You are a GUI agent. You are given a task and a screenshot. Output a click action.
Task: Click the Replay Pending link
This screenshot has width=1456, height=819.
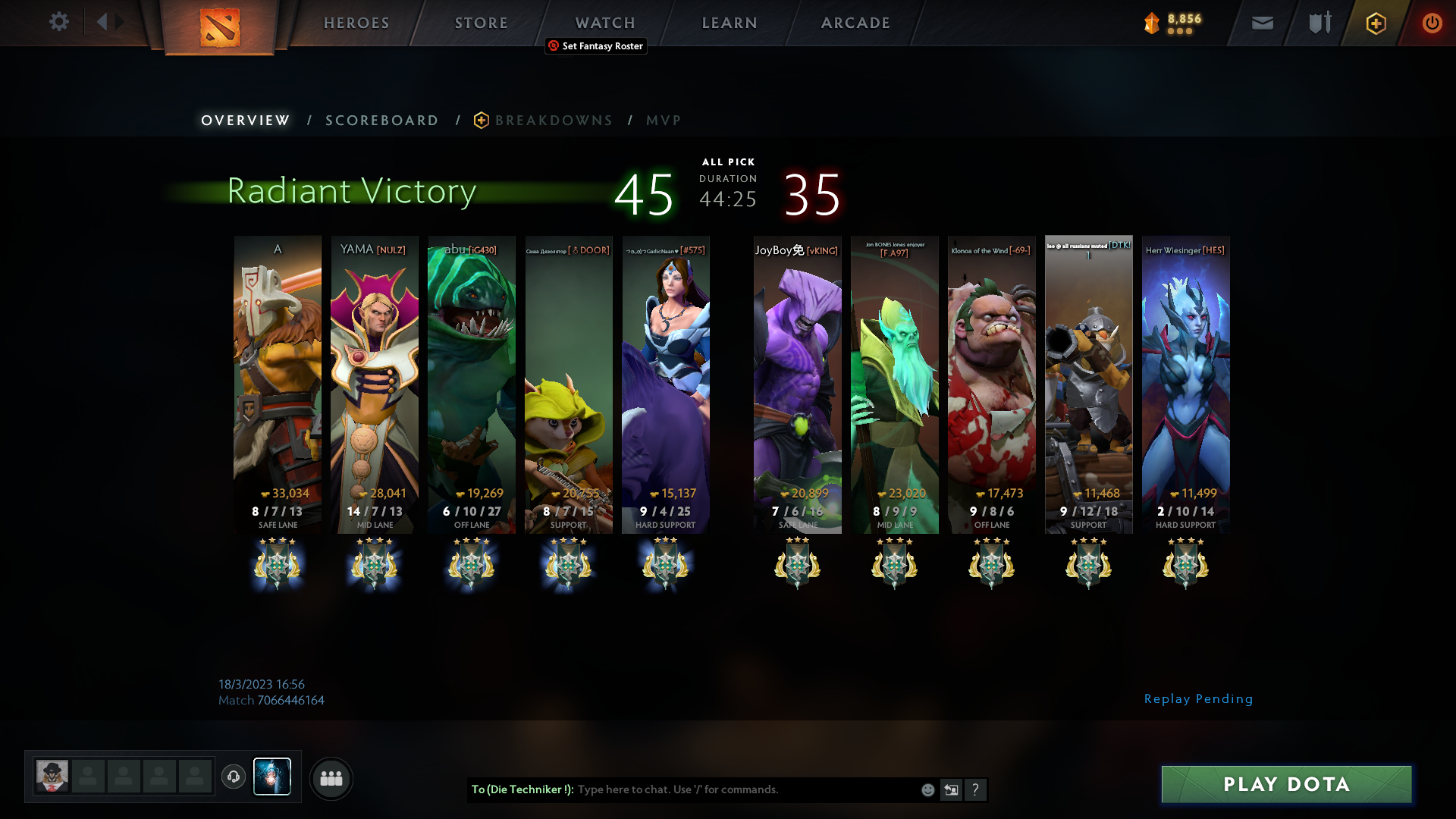coord(1199,698)
